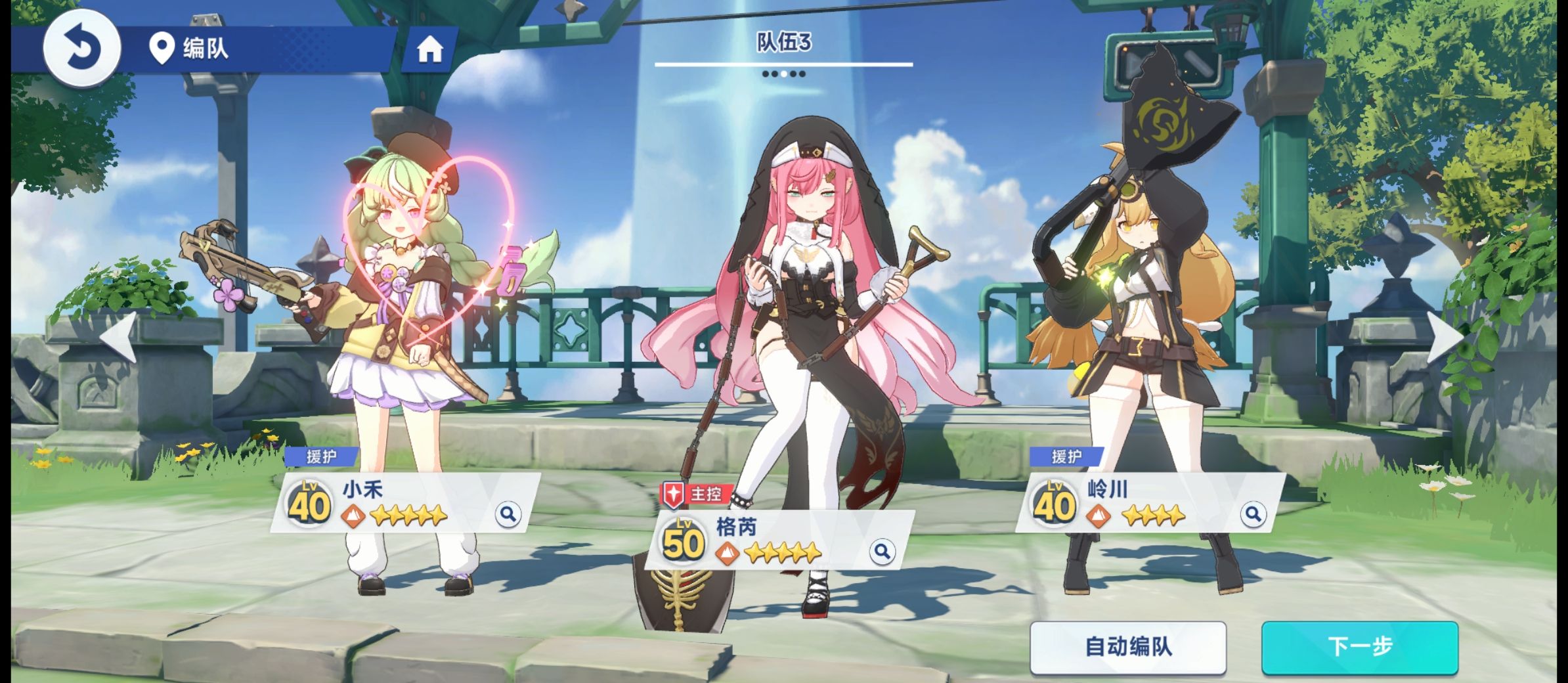Click 下一步 to proceed

(1359, 647)
